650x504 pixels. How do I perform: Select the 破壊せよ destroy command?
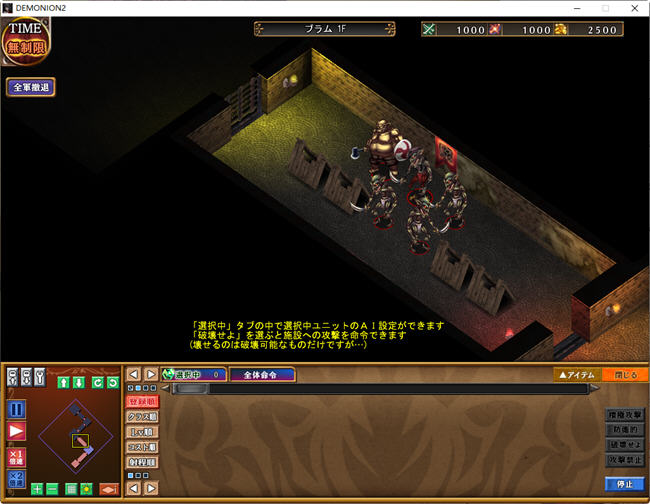[x=623, y=444]
